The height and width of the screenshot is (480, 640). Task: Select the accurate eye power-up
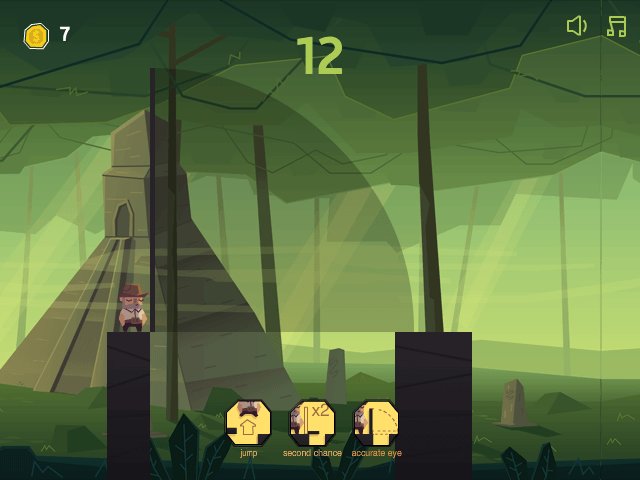[376, 423]
